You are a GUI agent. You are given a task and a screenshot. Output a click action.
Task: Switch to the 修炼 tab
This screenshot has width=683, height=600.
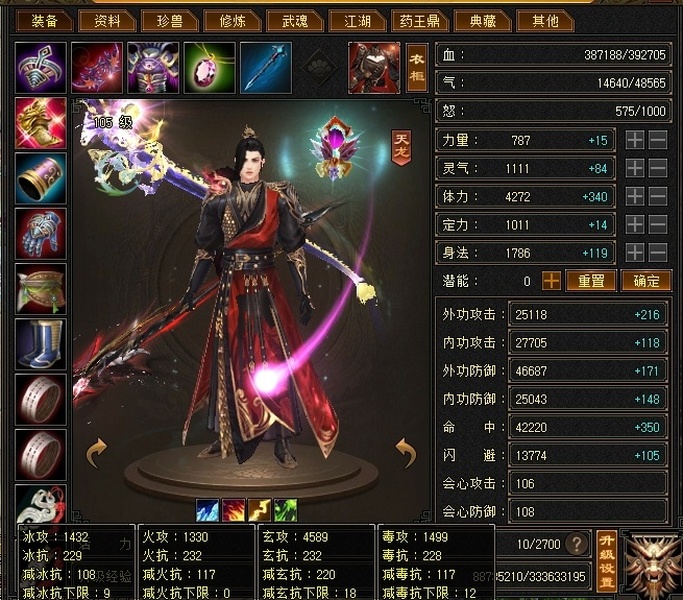234,20
